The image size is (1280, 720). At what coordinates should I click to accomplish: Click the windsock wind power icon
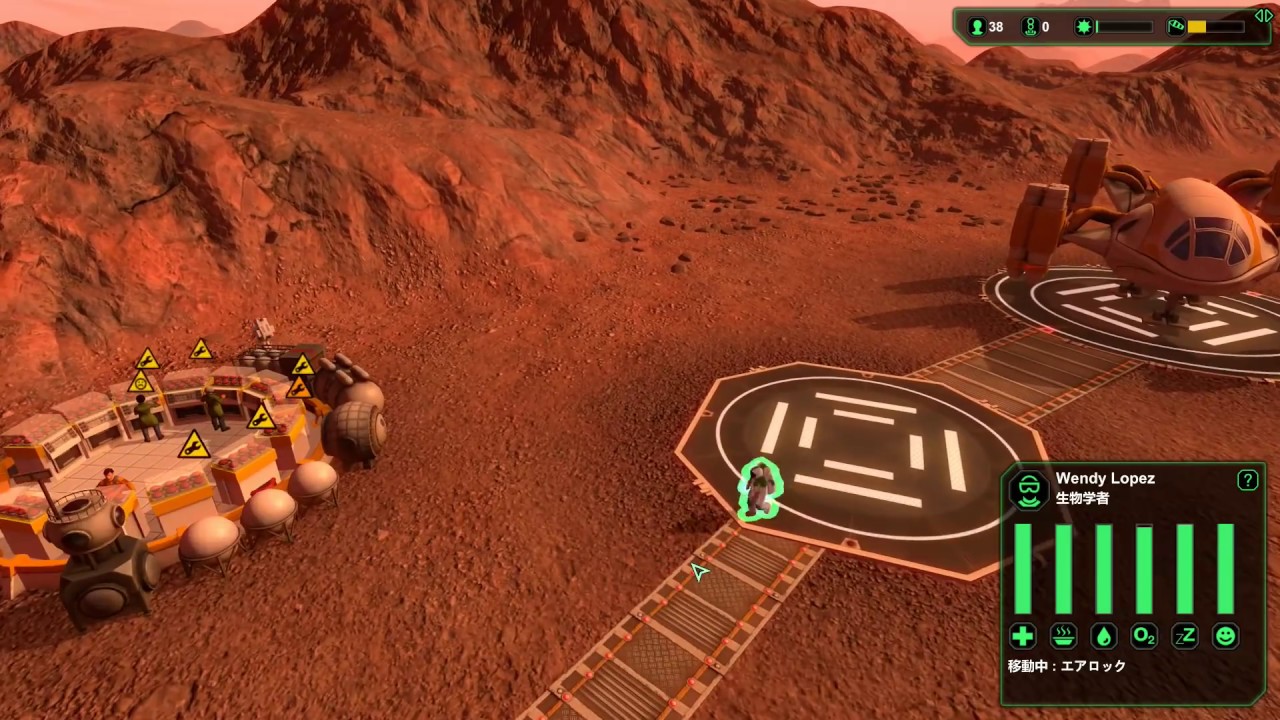point(1176,27)
